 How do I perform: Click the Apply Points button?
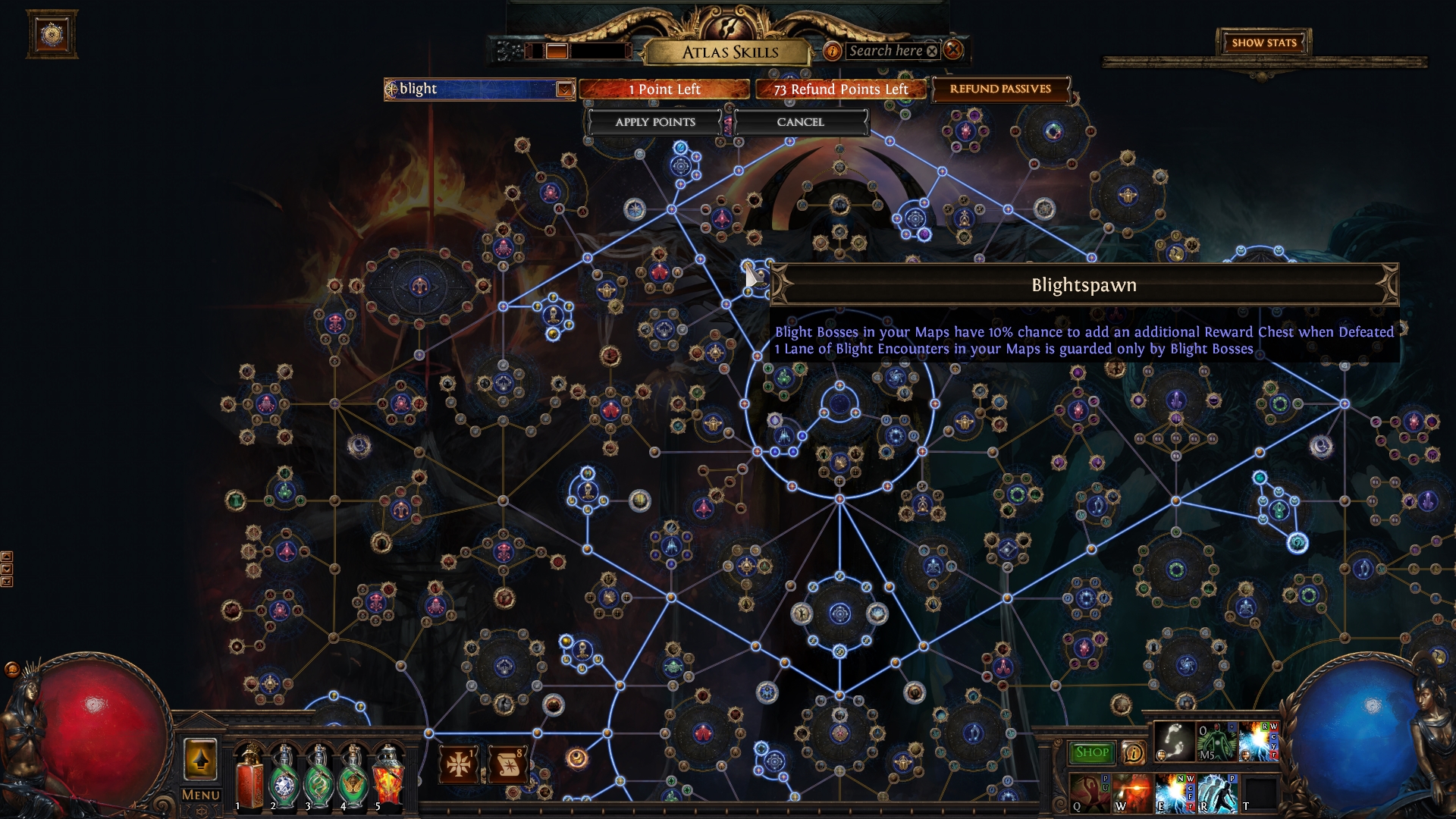[x=655, y=122]
